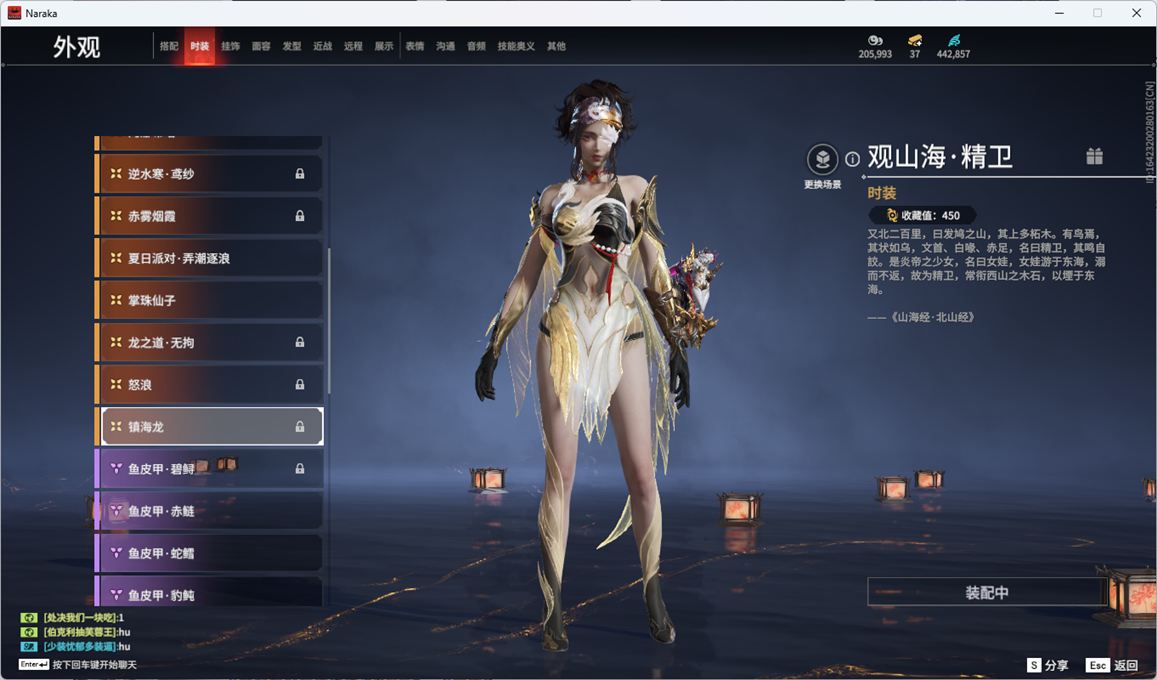Image resolution: width=1157 pixels, height=680 pixels.
Task: Switch to the 搭配 tab
Action: click(x=169, y=46)
